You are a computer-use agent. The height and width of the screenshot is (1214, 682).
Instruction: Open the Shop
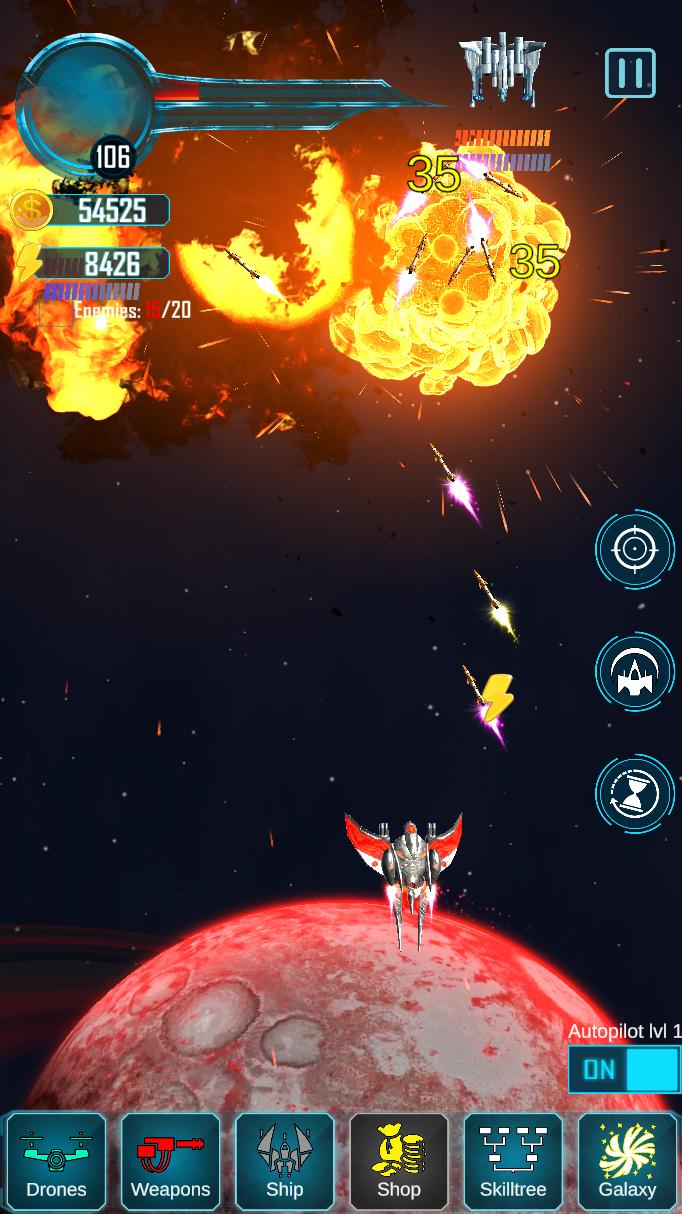[398, 1161]
